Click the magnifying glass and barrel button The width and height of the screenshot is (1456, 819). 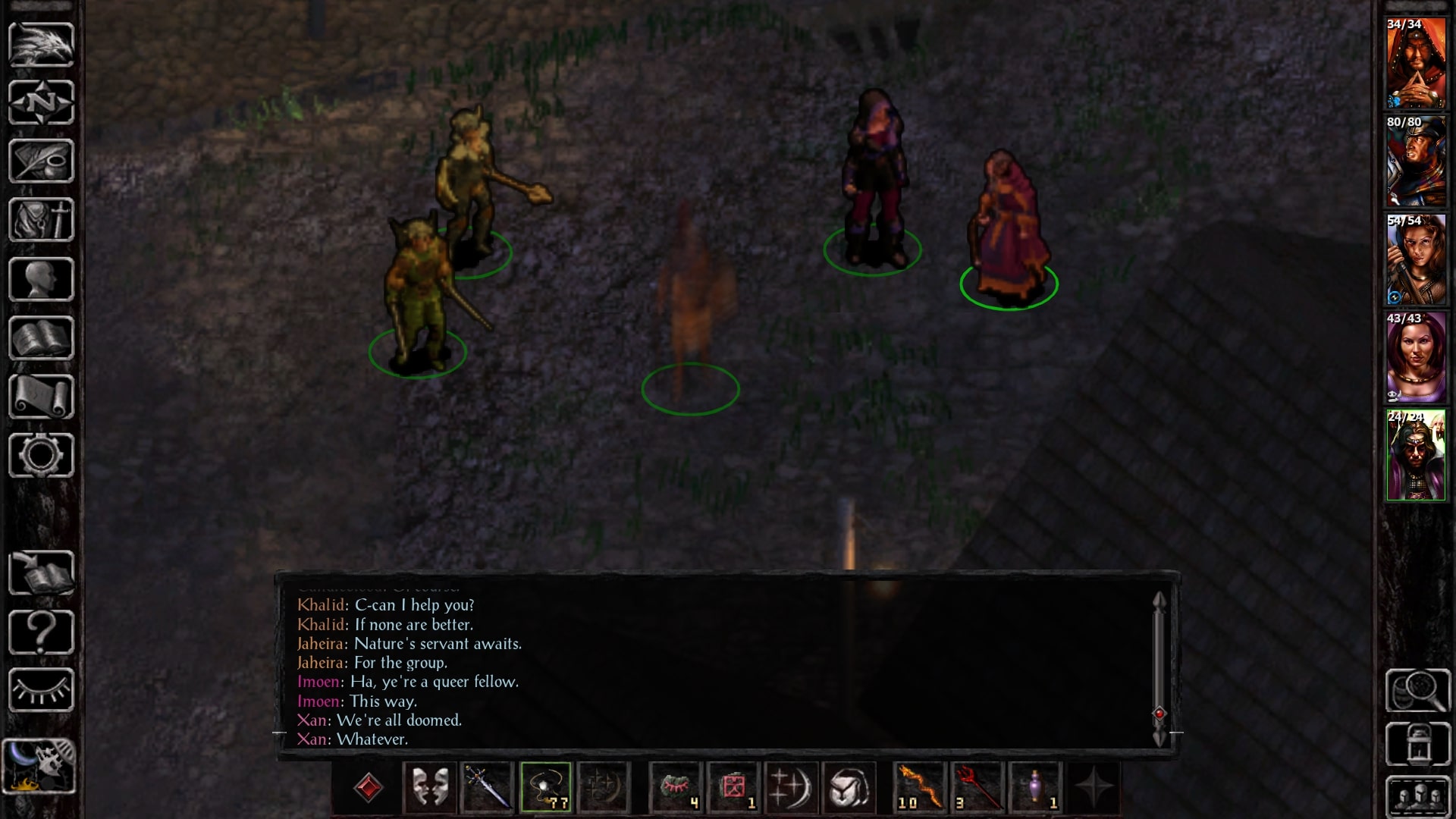pyautogui.click(x=1418, y=690)
